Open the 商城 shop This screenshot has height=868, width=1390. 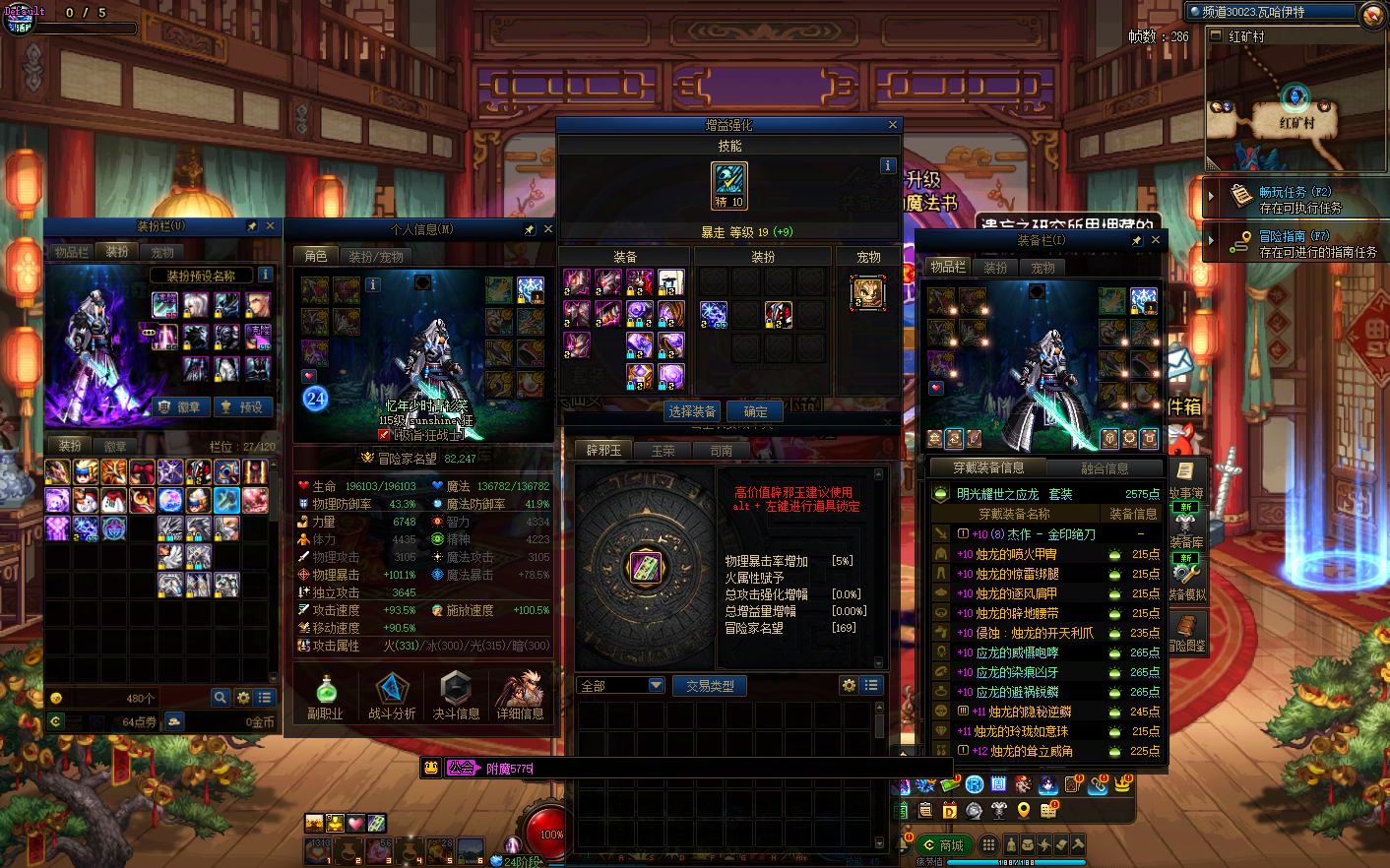point(943,844)
